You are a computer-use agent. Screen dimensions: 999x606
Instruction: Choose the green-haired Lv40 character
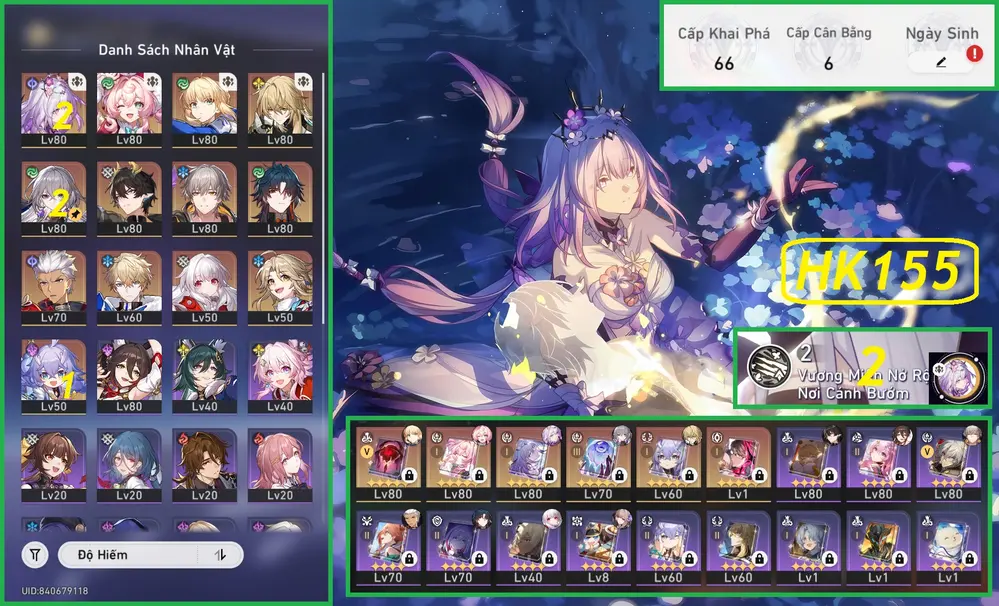[x=204, y=376]
